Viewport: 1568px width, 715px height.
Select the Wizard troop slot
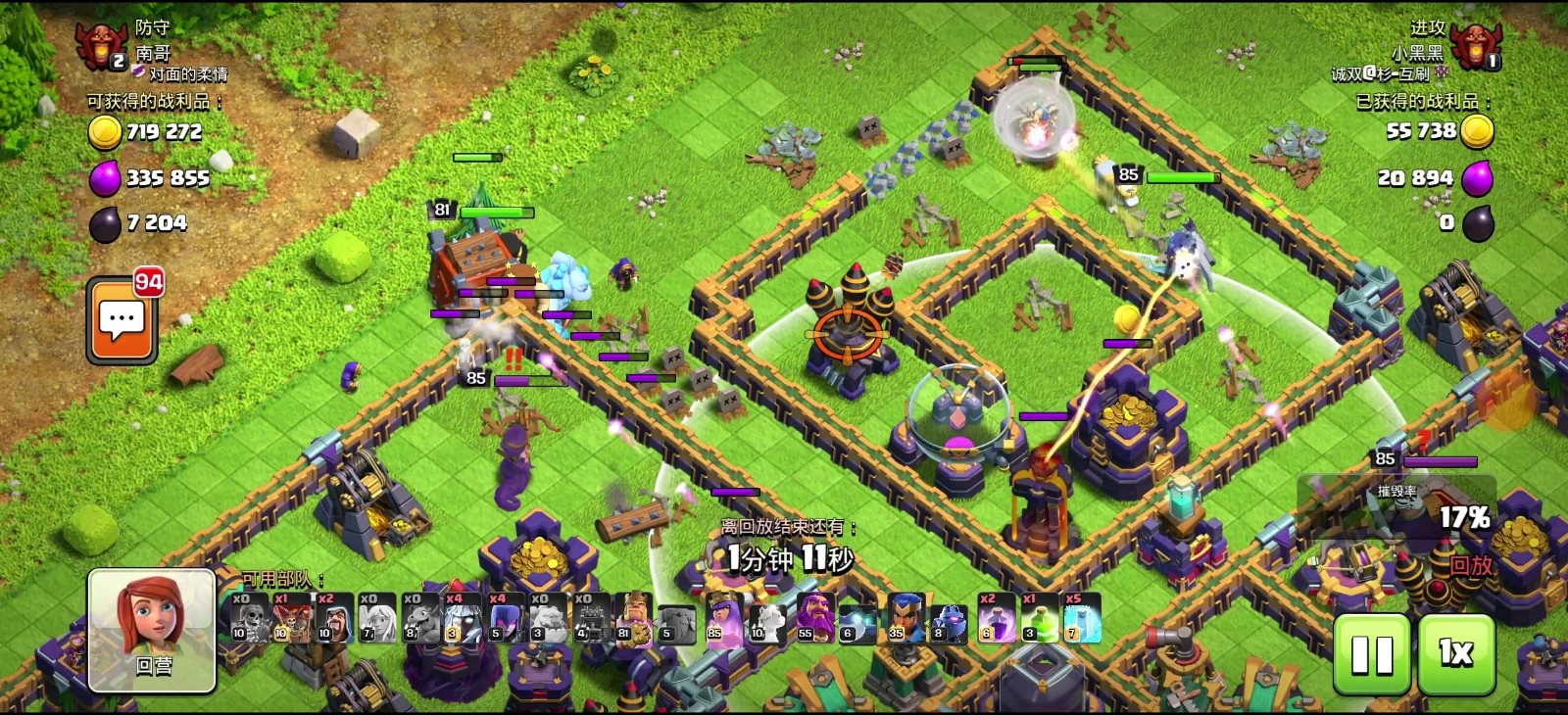pyautogui.click(x=336, y=618)
